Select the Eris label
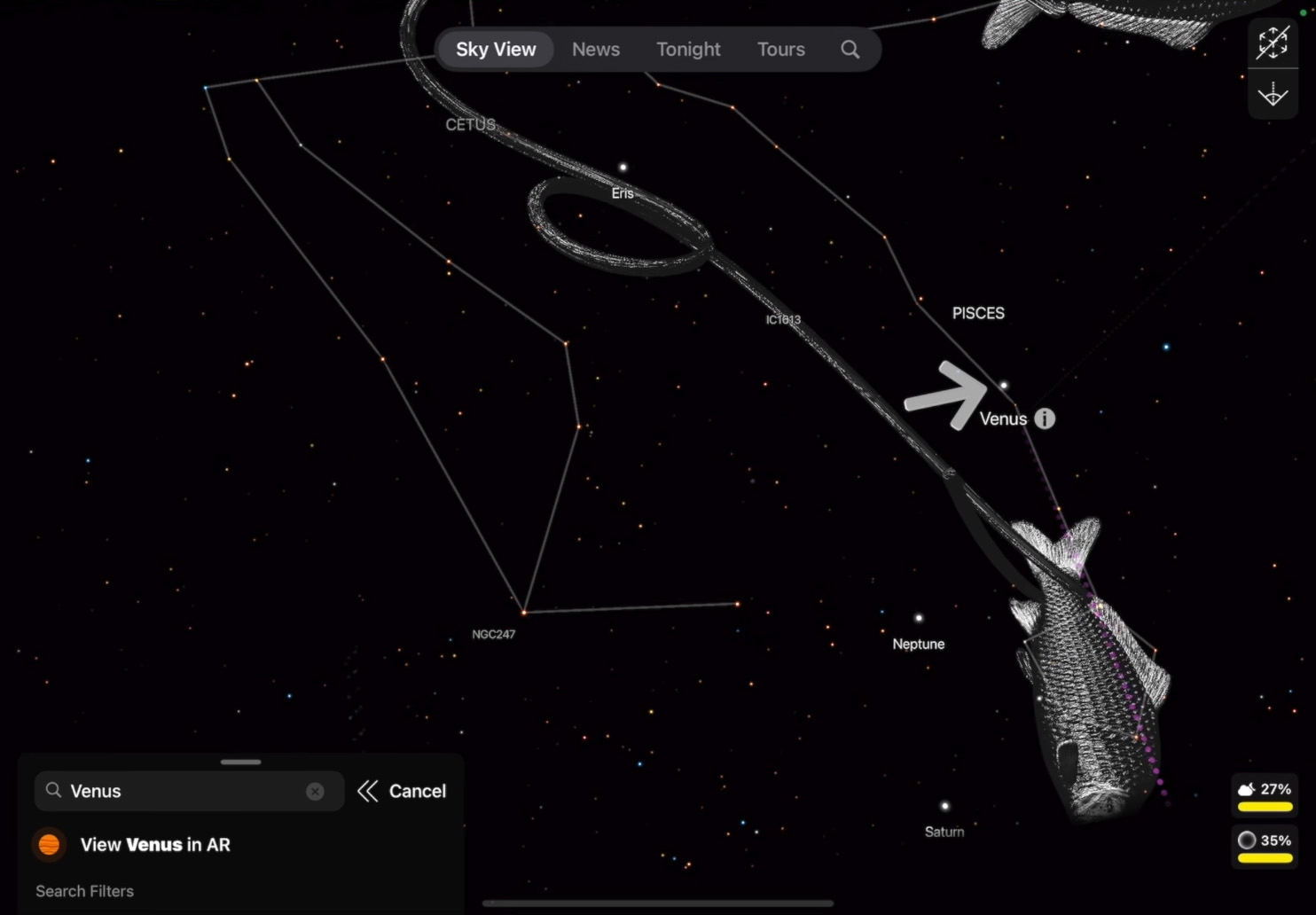Screen dimensions: 1316x915 click(x=623, y=192)
